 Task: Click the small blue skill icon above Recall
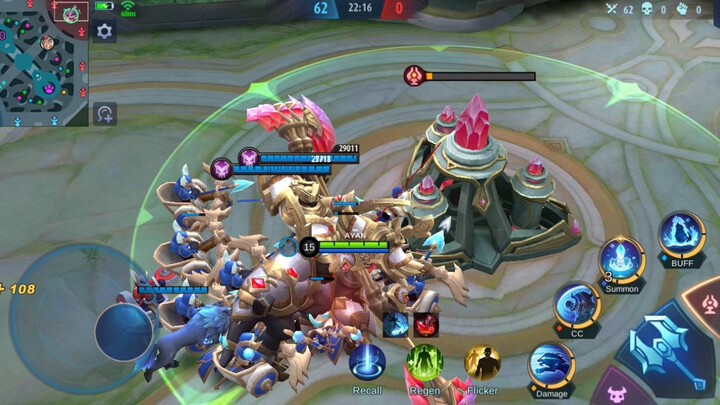[x=396, y=324]
